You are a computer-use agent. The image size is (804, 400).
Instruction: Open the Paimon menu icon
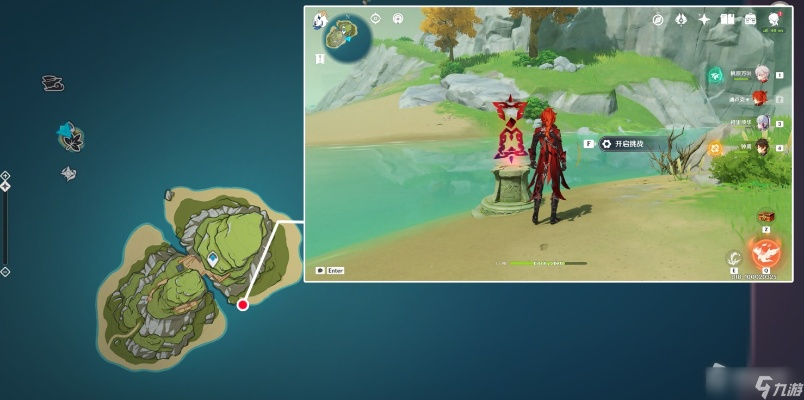[x=322, y=19]
